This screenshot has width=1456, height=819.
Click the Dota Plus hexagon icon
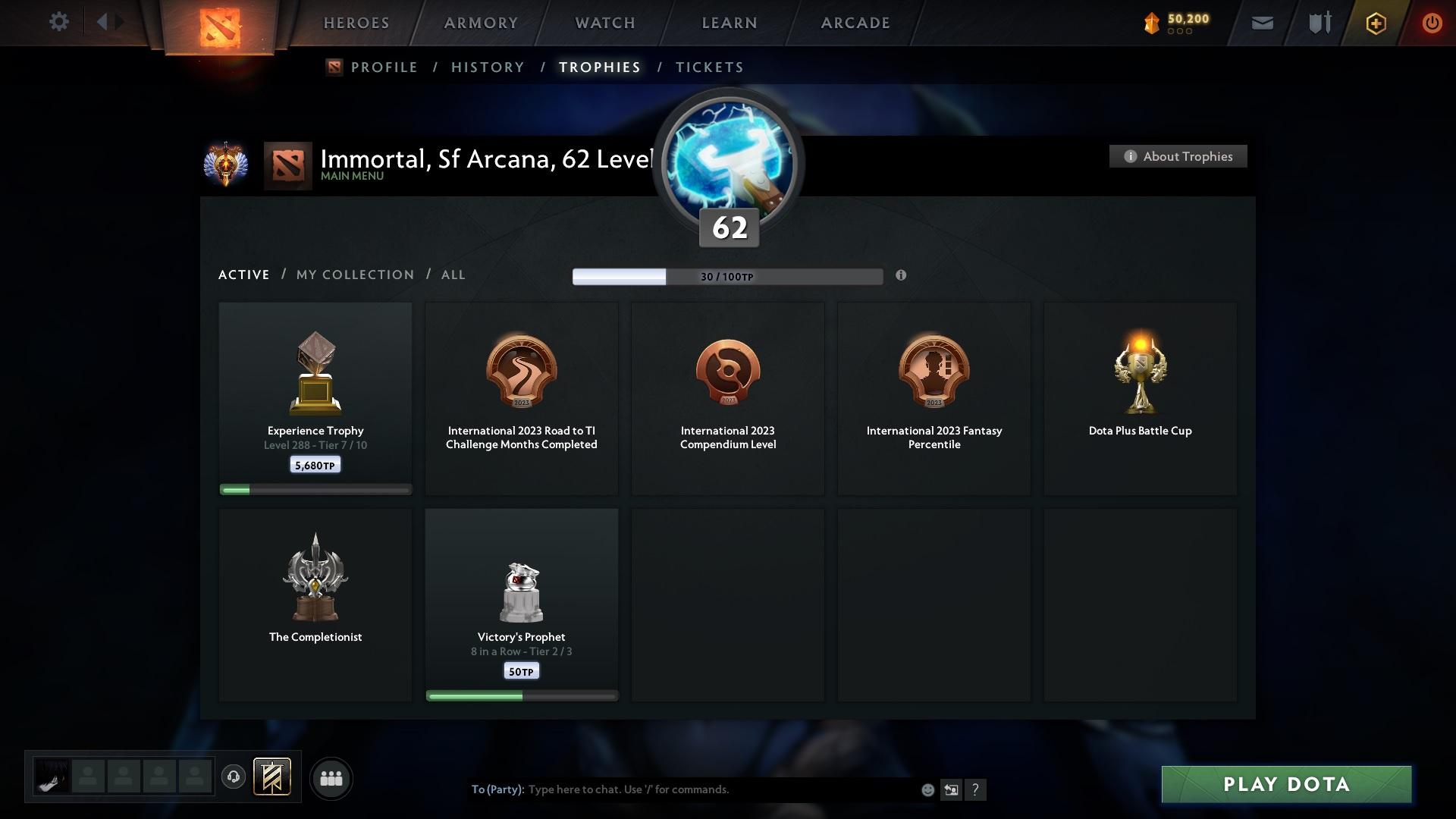point(1375,22)
